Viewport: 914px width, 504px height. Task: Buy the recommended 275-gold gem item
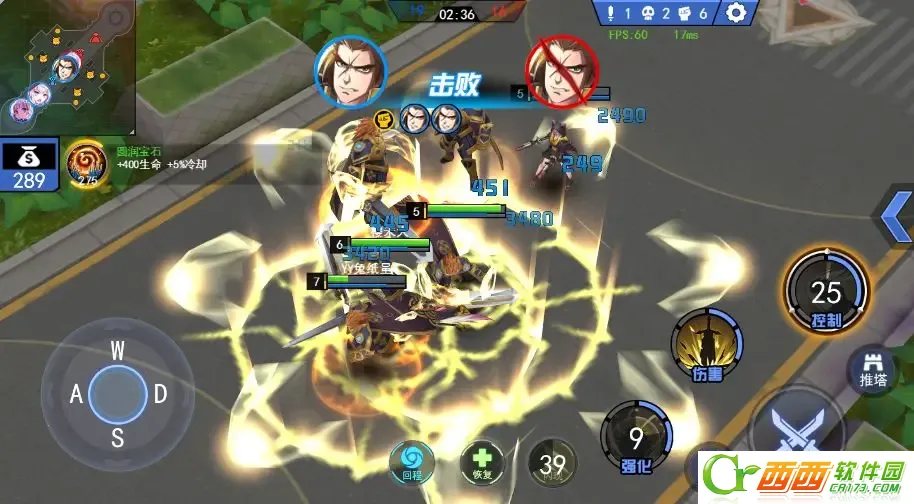pyautogui.click(x=86, y=164)
